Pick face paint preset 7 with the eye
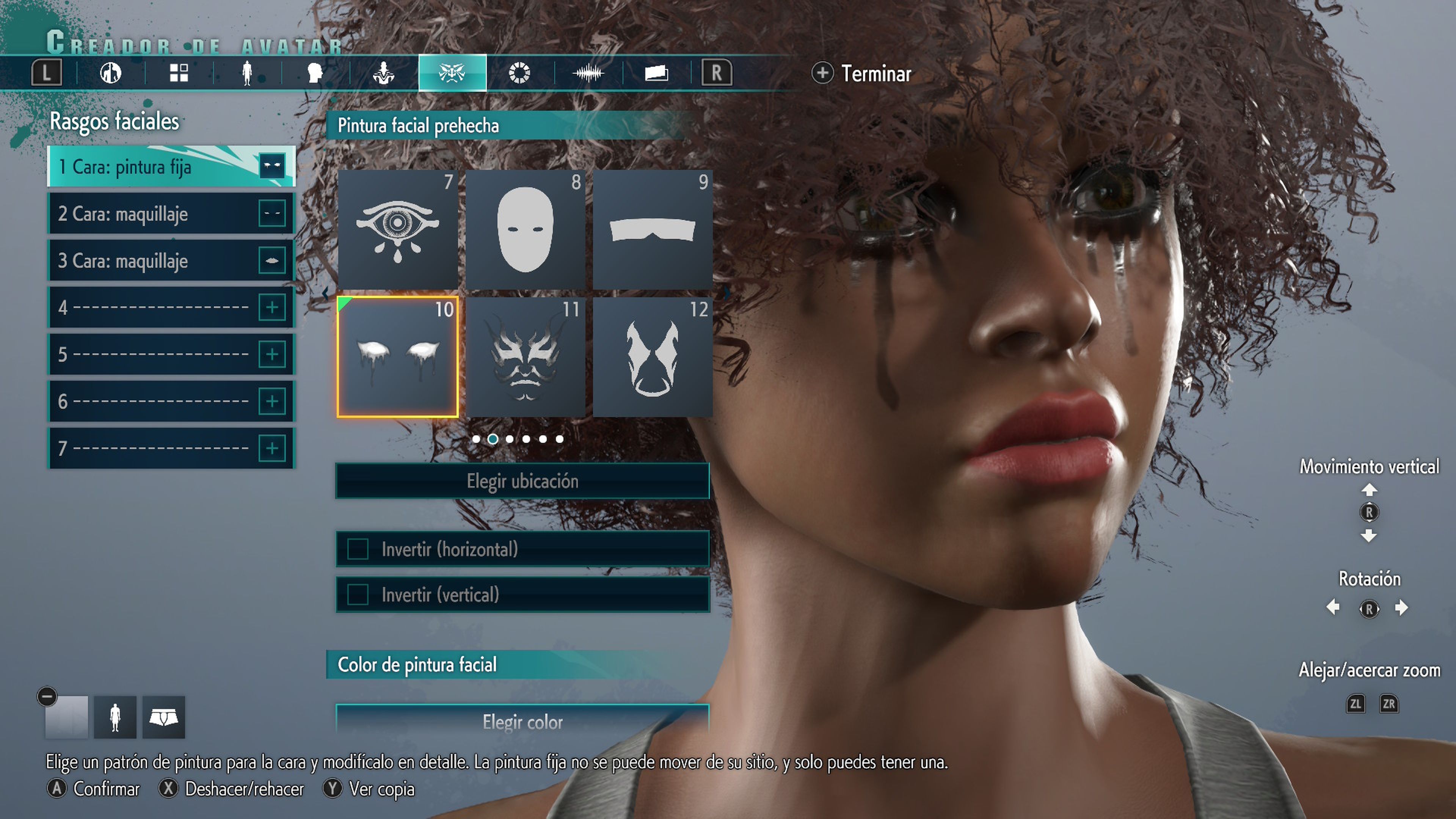This screenshot has height=819, width=1456. click(397, 229)
